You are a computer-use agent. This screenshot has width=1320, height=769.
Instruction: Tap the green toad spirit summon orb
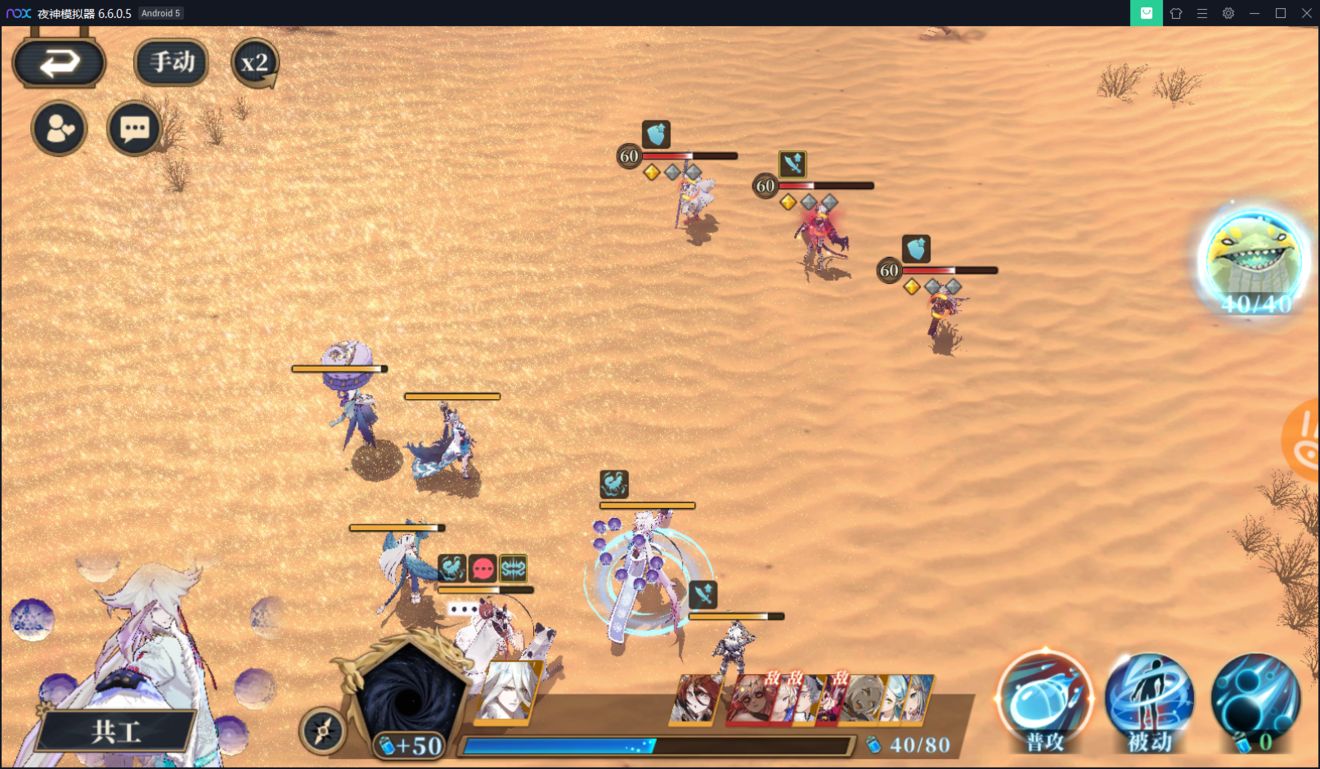pyautogui.click(x=1254, y=260)
